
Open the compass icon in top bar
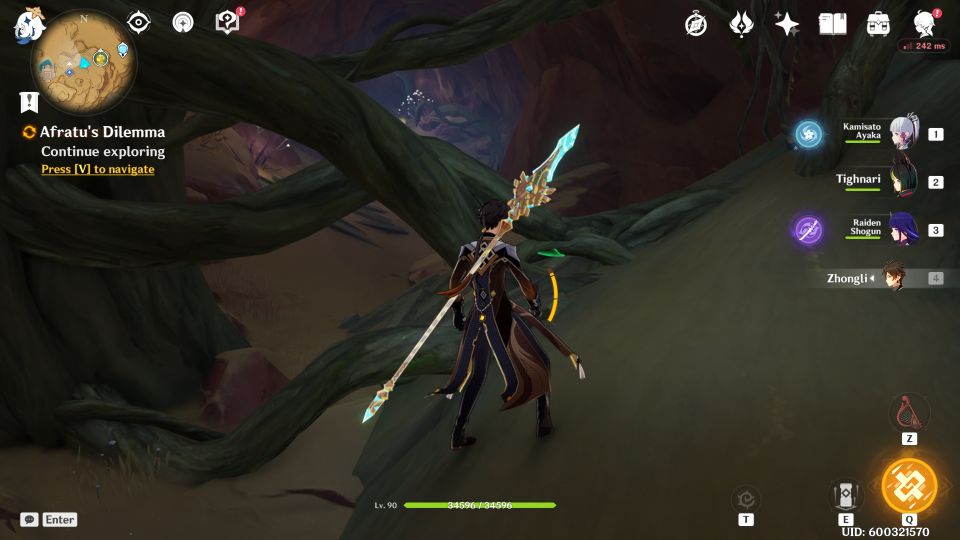[696, 24]
